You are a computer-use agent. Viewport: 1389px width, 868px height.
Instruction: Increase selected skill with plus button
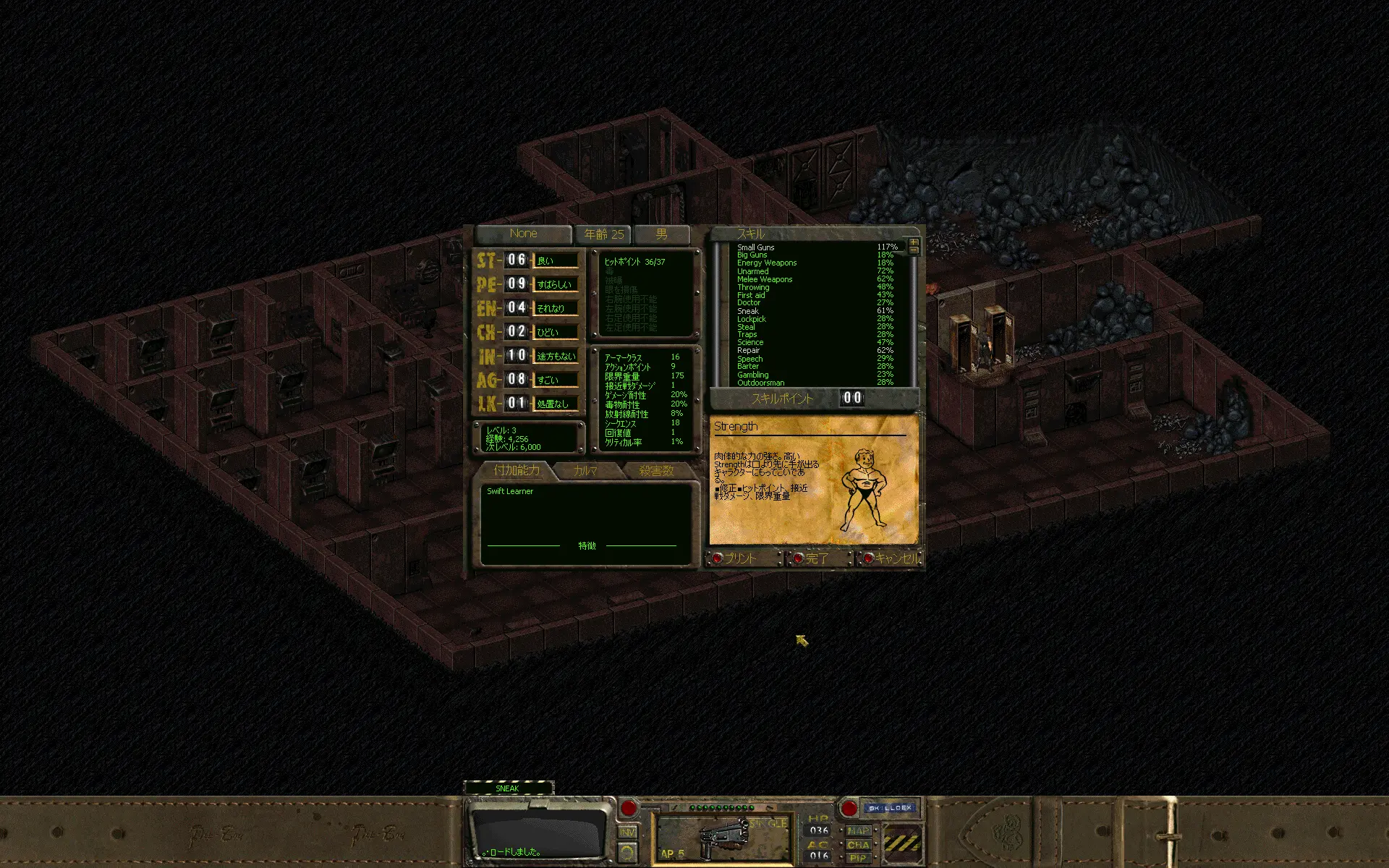914,242
